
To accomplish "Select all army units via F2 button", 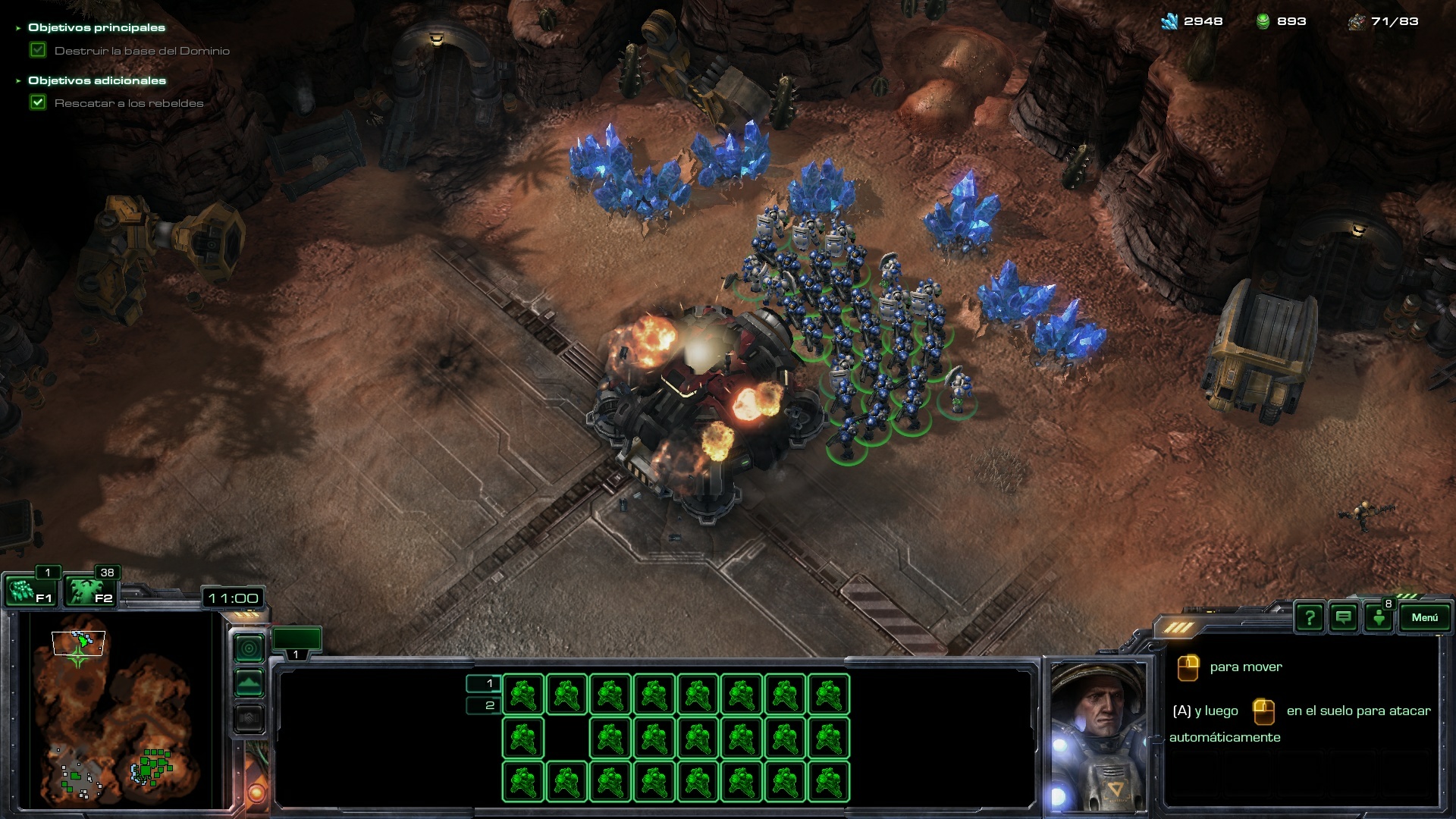I will 90,590.
